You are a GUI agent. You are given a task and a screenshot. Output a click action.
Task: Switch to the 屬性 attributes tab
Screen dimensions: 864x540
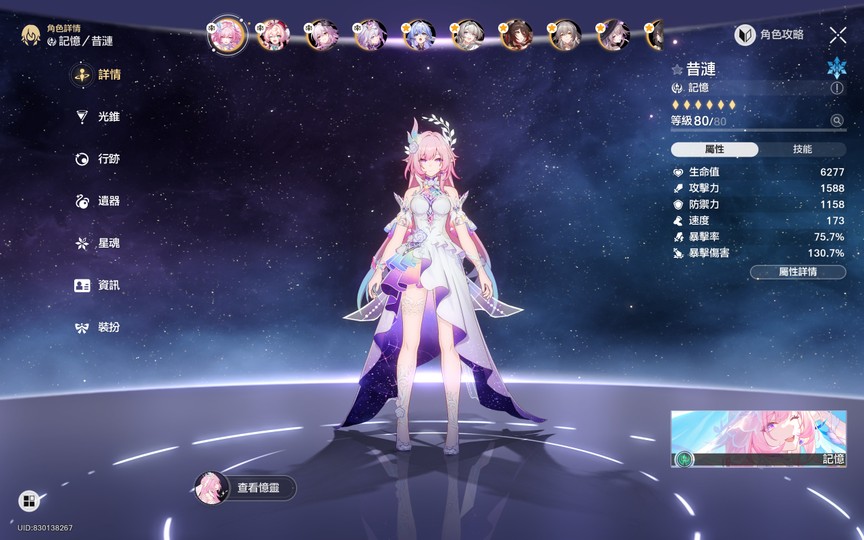click(715, 149)
